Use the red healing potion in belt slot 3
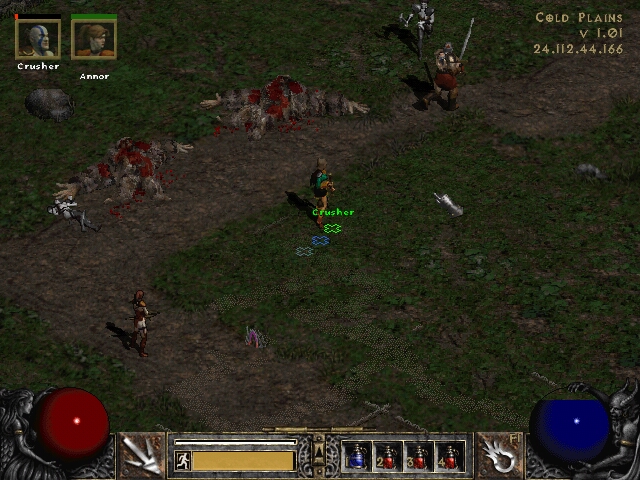 click(x=418, y=456)
